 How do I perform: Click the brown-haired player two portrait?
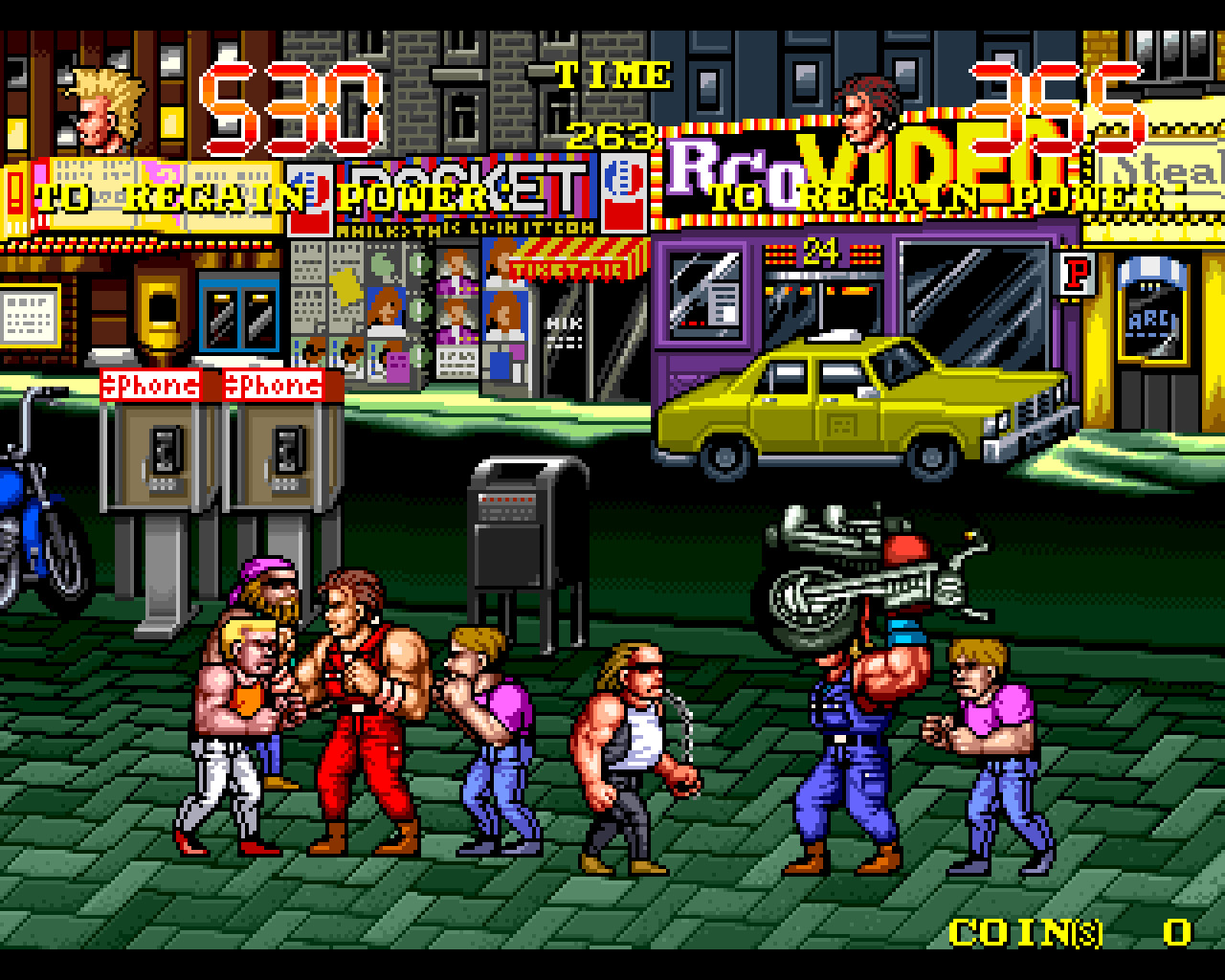[869, 115]
